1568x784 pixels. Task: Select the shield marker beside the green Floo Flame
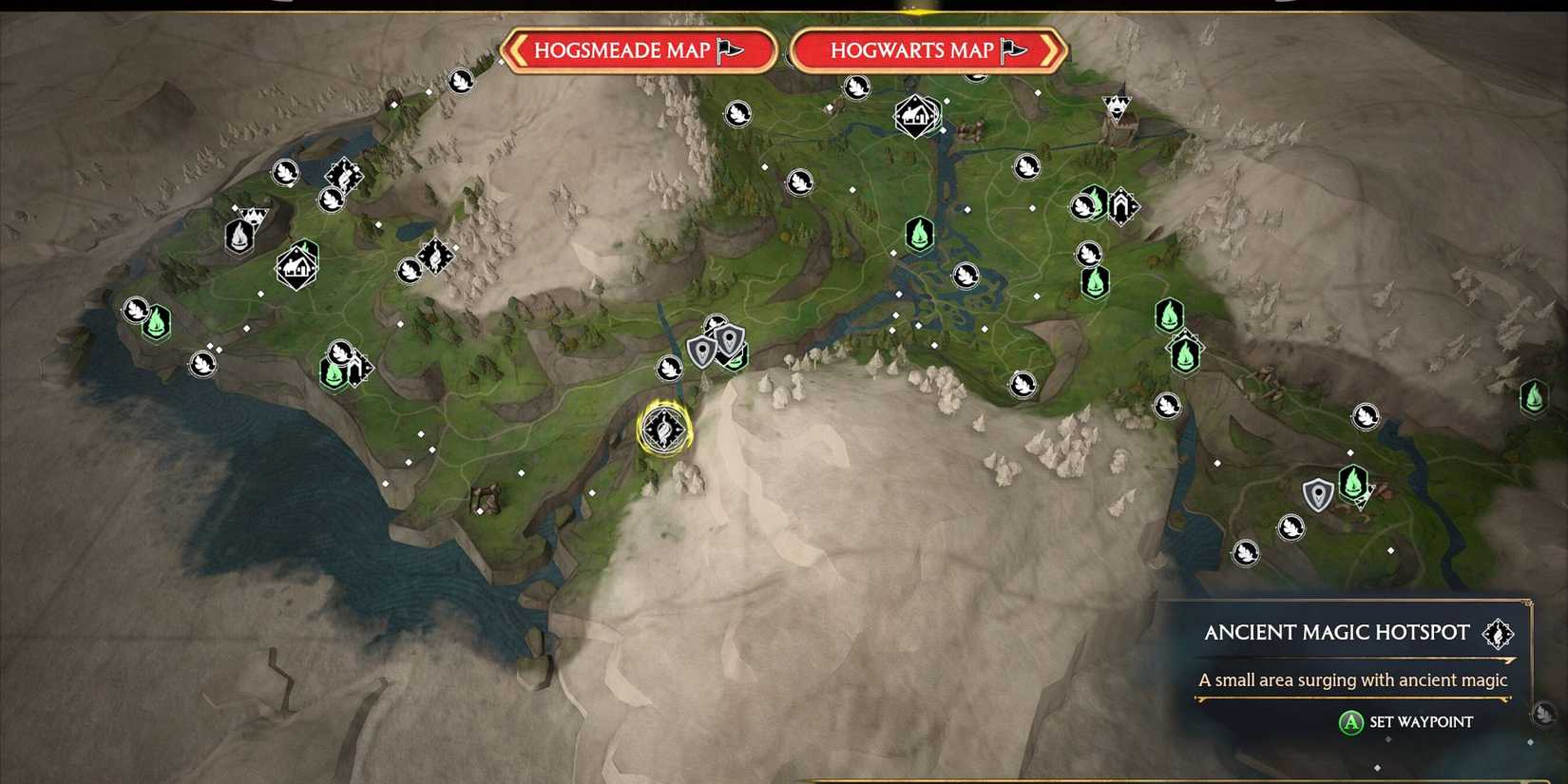coord(1319,495)
